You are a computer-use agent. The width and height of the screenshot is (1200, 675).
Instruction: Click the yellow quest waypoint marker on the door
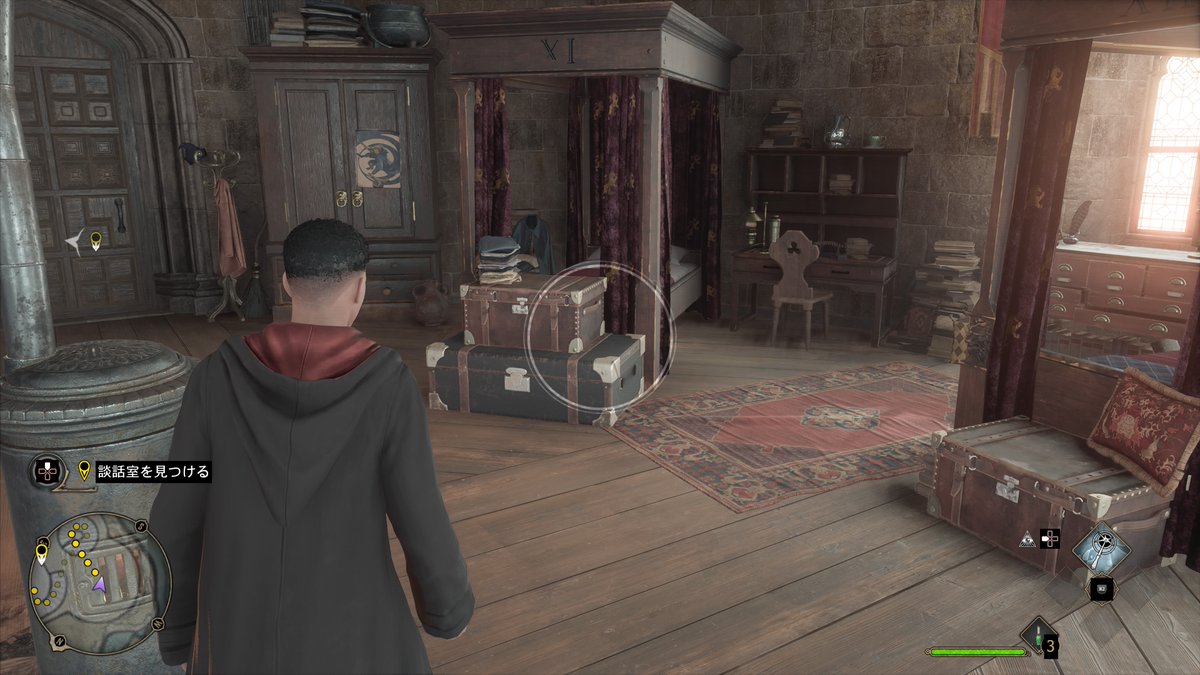(96, 240)
